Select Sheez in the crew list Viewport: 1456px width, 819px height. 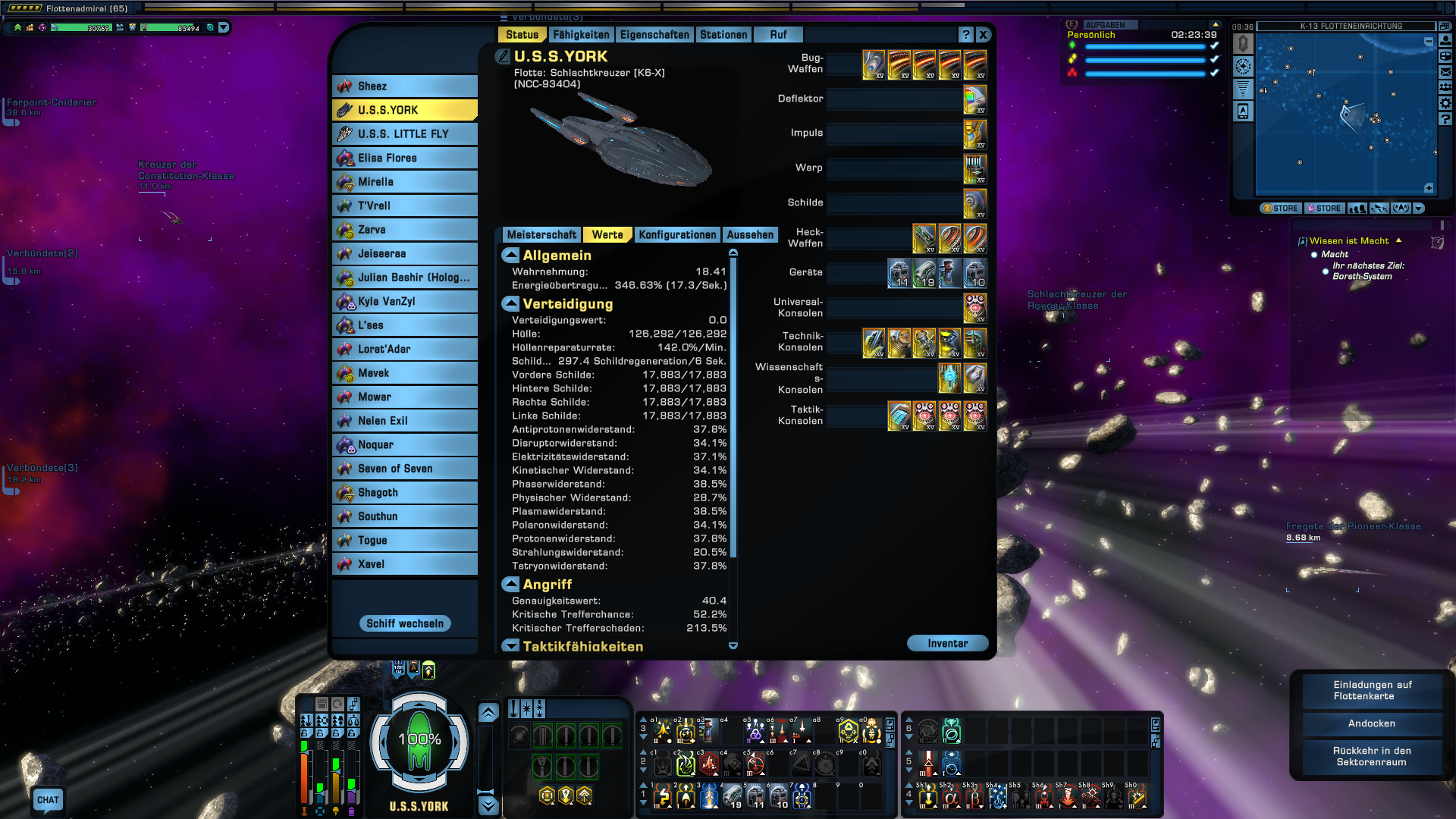coord(405,86)
